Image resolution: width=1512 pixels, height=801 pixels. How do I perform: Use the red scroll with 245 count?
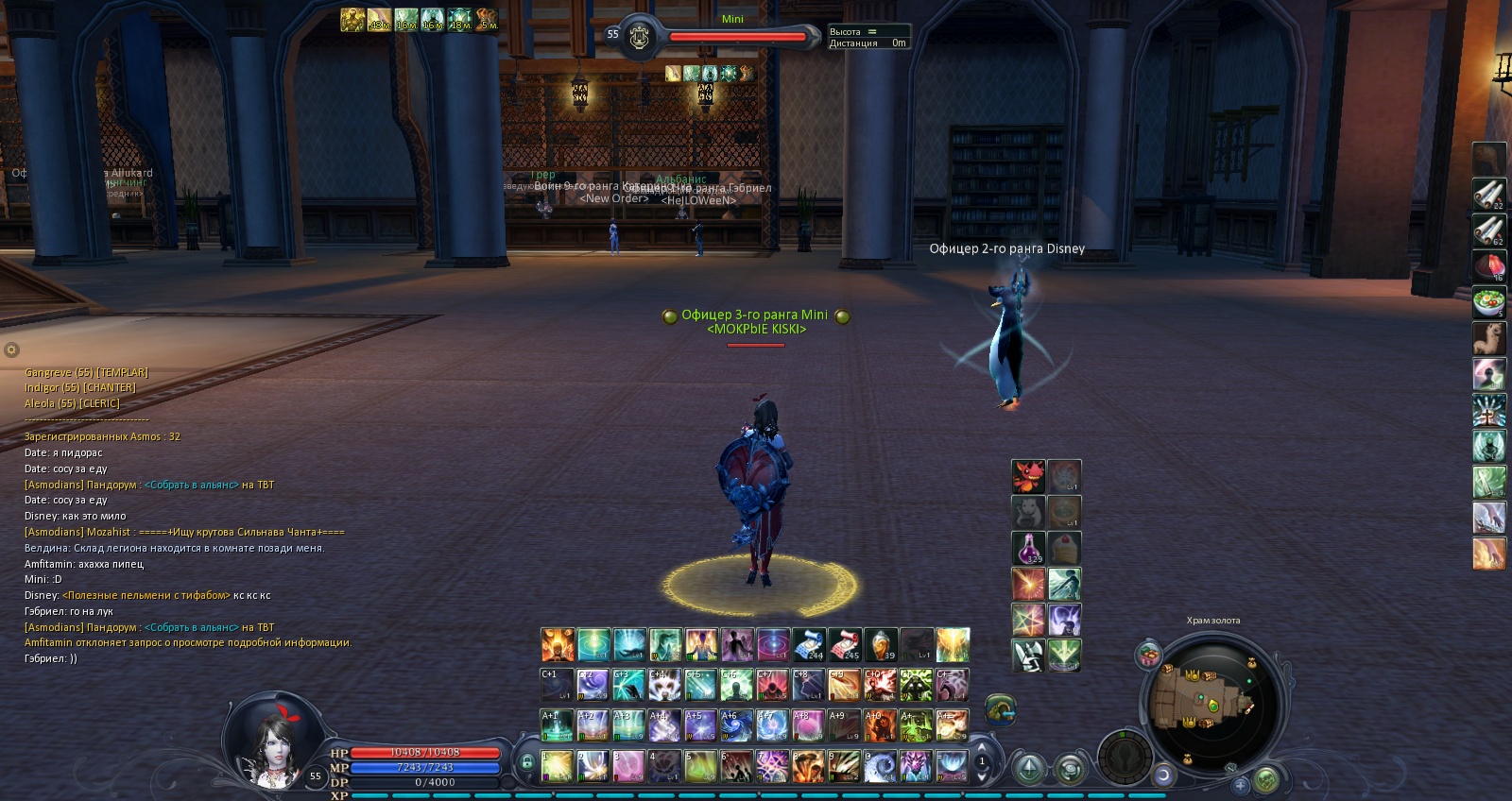(845, 645)
